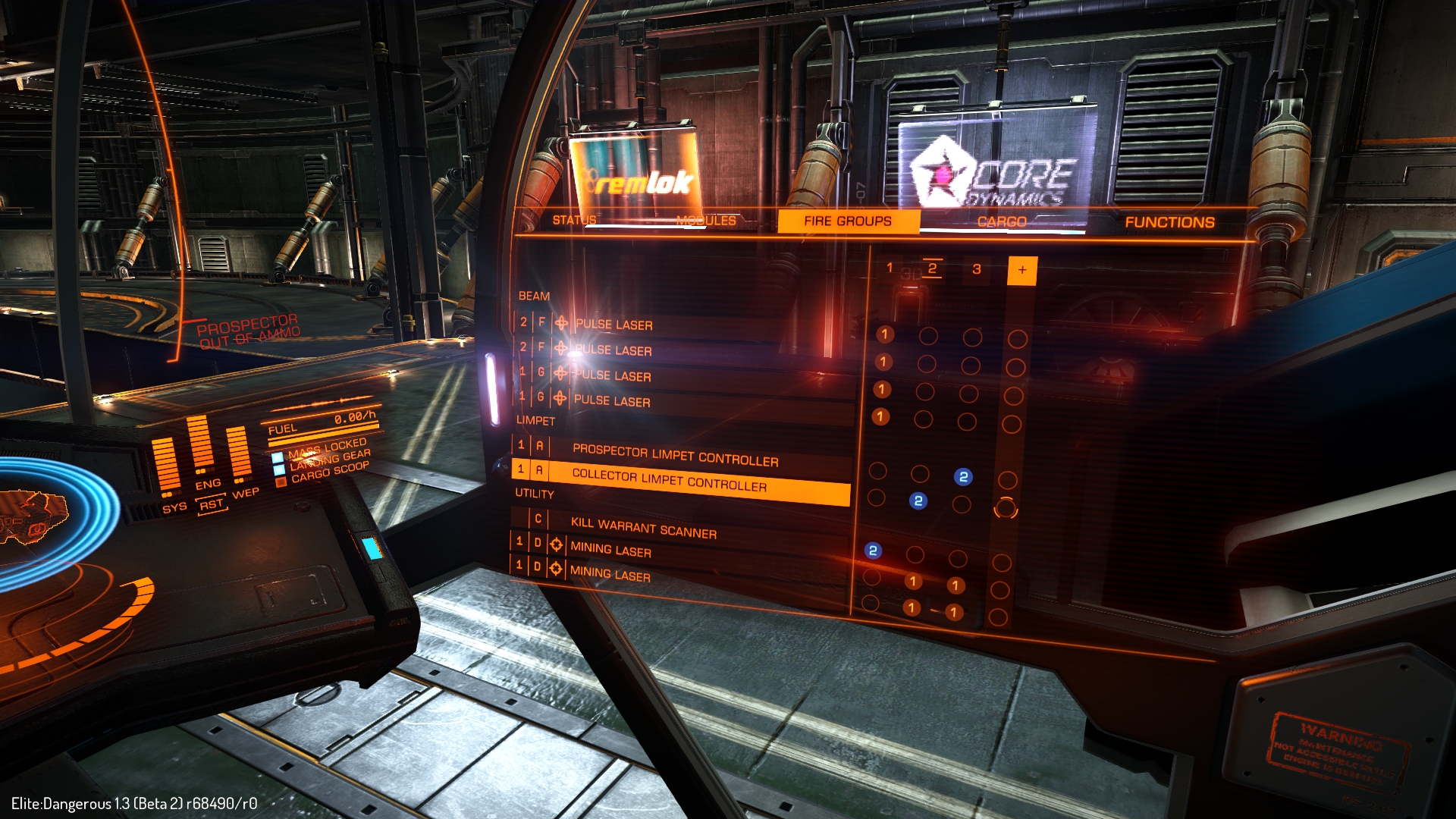Viewport: 1456px width, 819px height.
Task: Choose the Collector Limpet Controller row
Action: (x=669, y=479)
